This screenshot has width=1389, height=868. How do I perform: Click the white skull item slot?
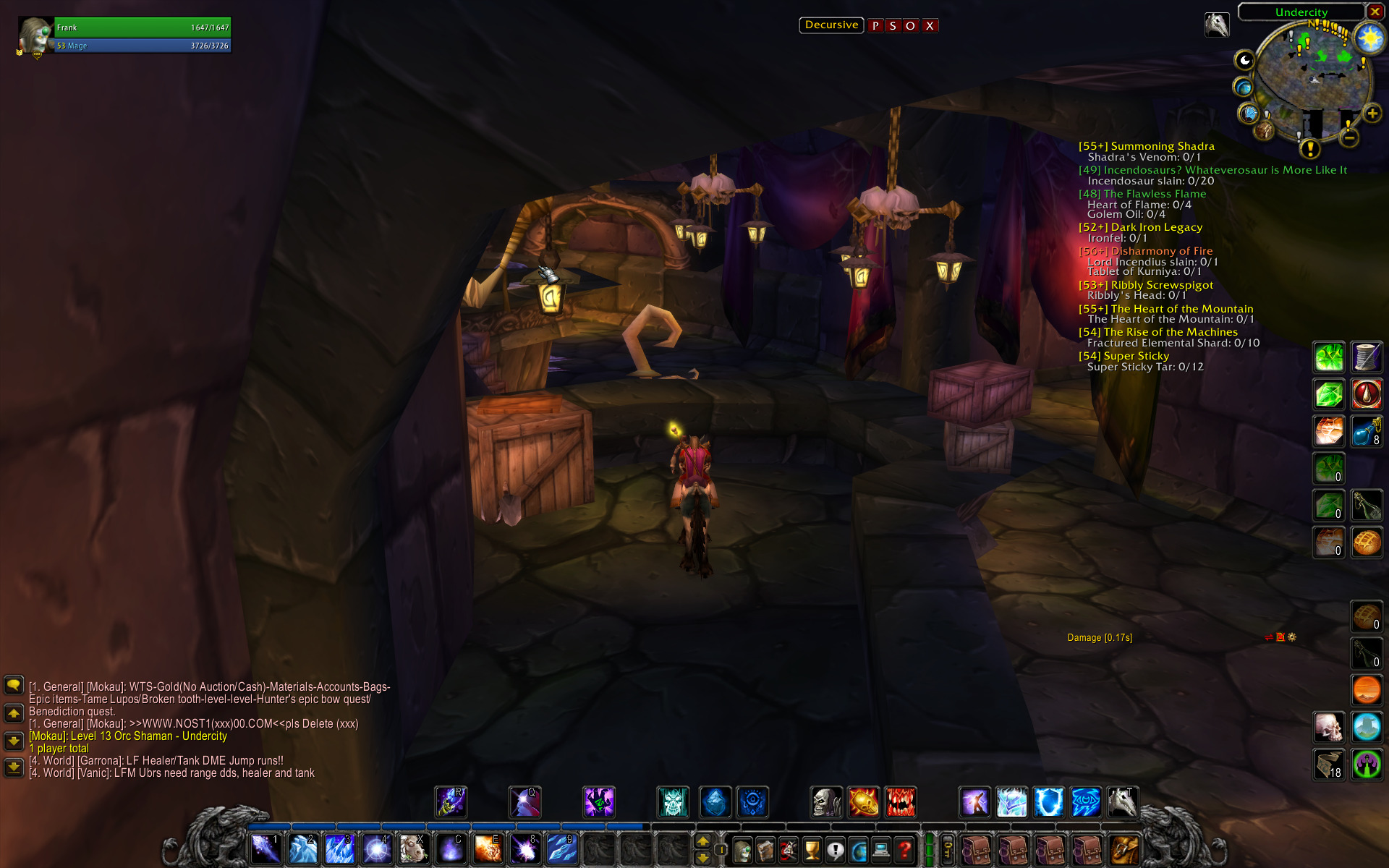pyautogui.click(x=1329, y=728)
